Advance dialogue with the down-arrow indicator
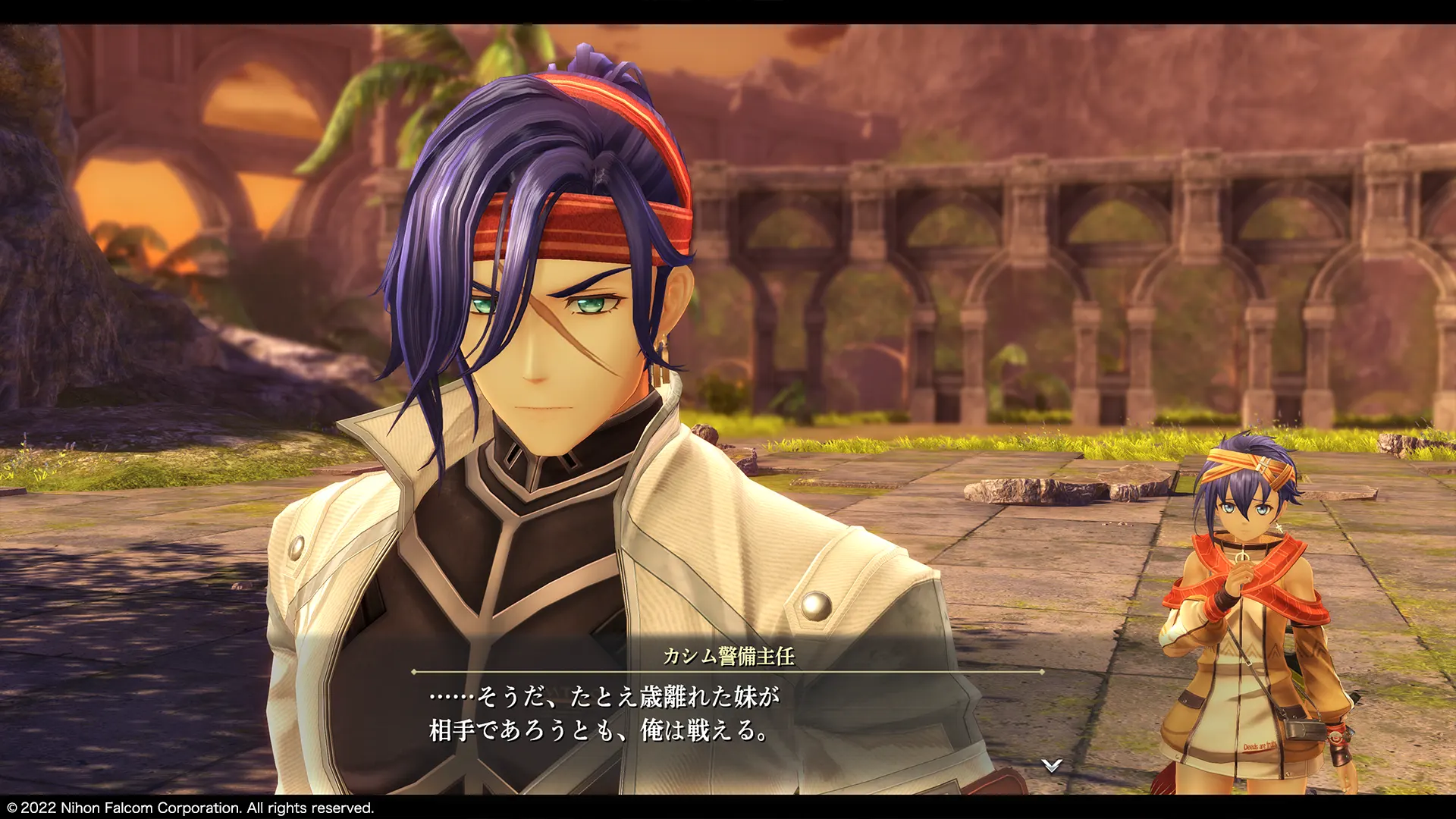Image resolution: width=1456 pixels, height=819 pixels. [1051, 765]
